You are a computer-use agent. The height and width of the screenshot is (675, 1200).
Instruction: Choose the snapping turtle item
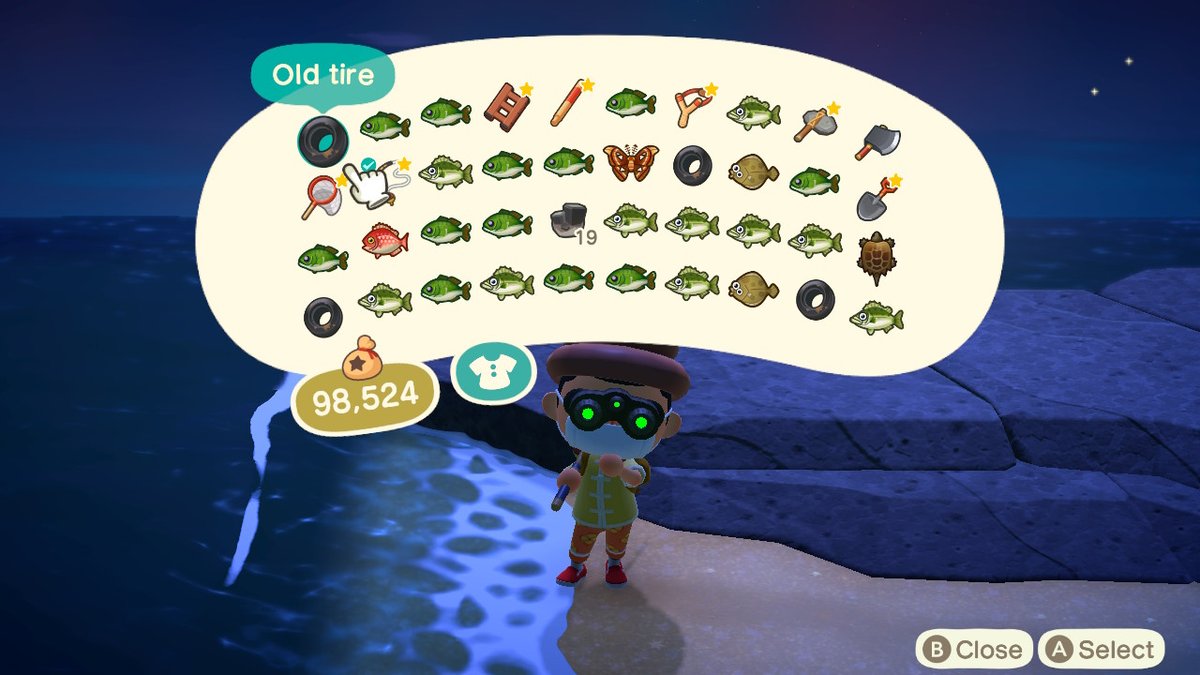877,258
